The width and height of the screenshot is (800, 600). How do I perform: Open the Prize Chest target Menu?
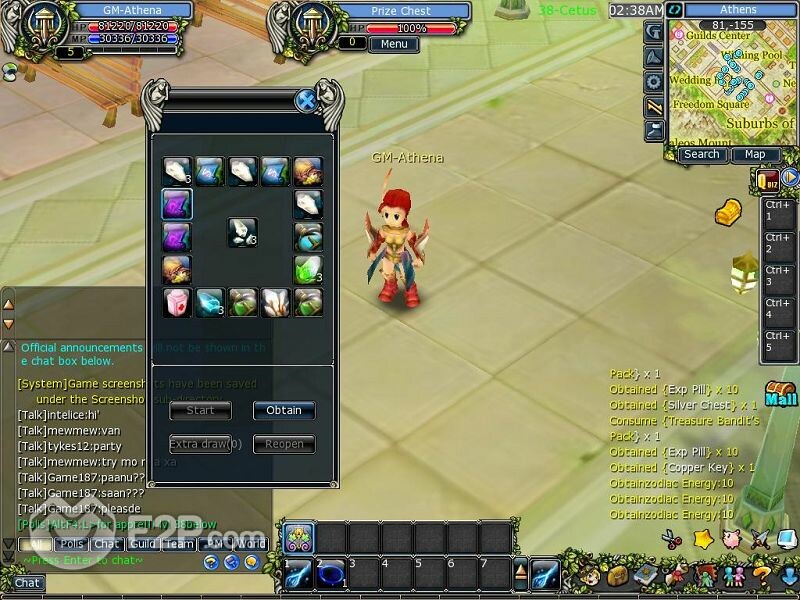tap(393, 44)
